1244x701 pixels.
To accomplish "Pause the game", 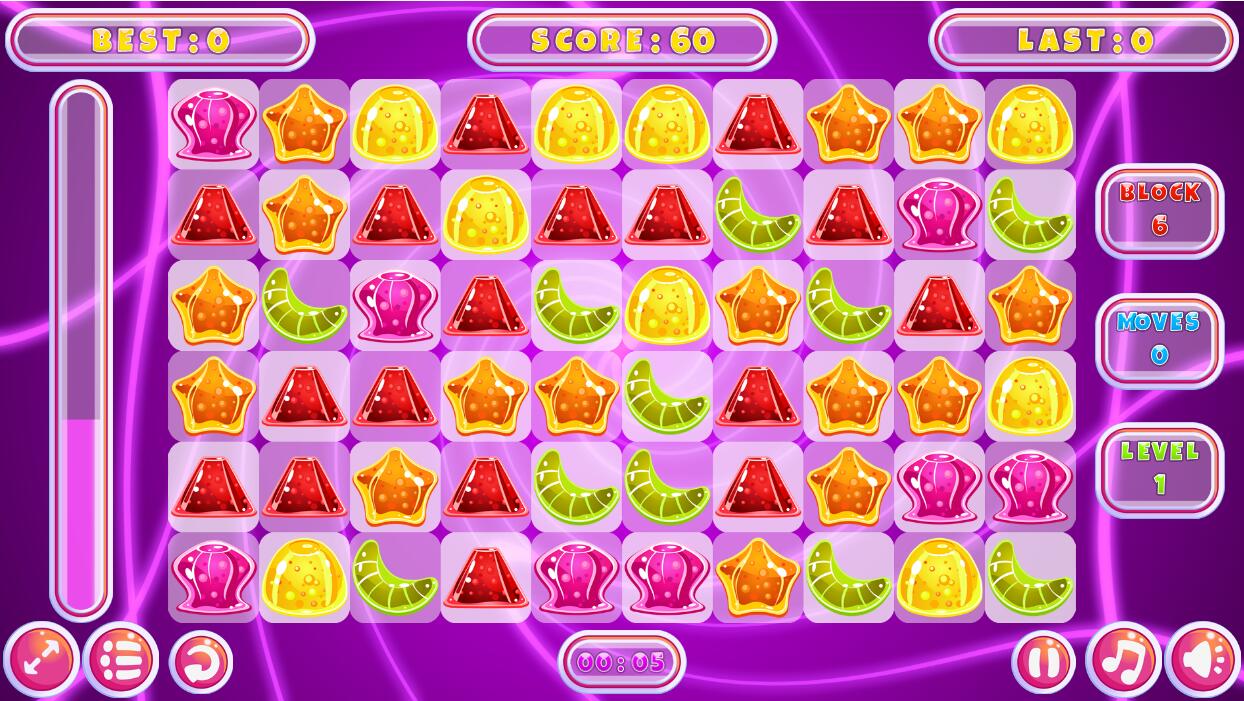I will [x=1044, y=661].
